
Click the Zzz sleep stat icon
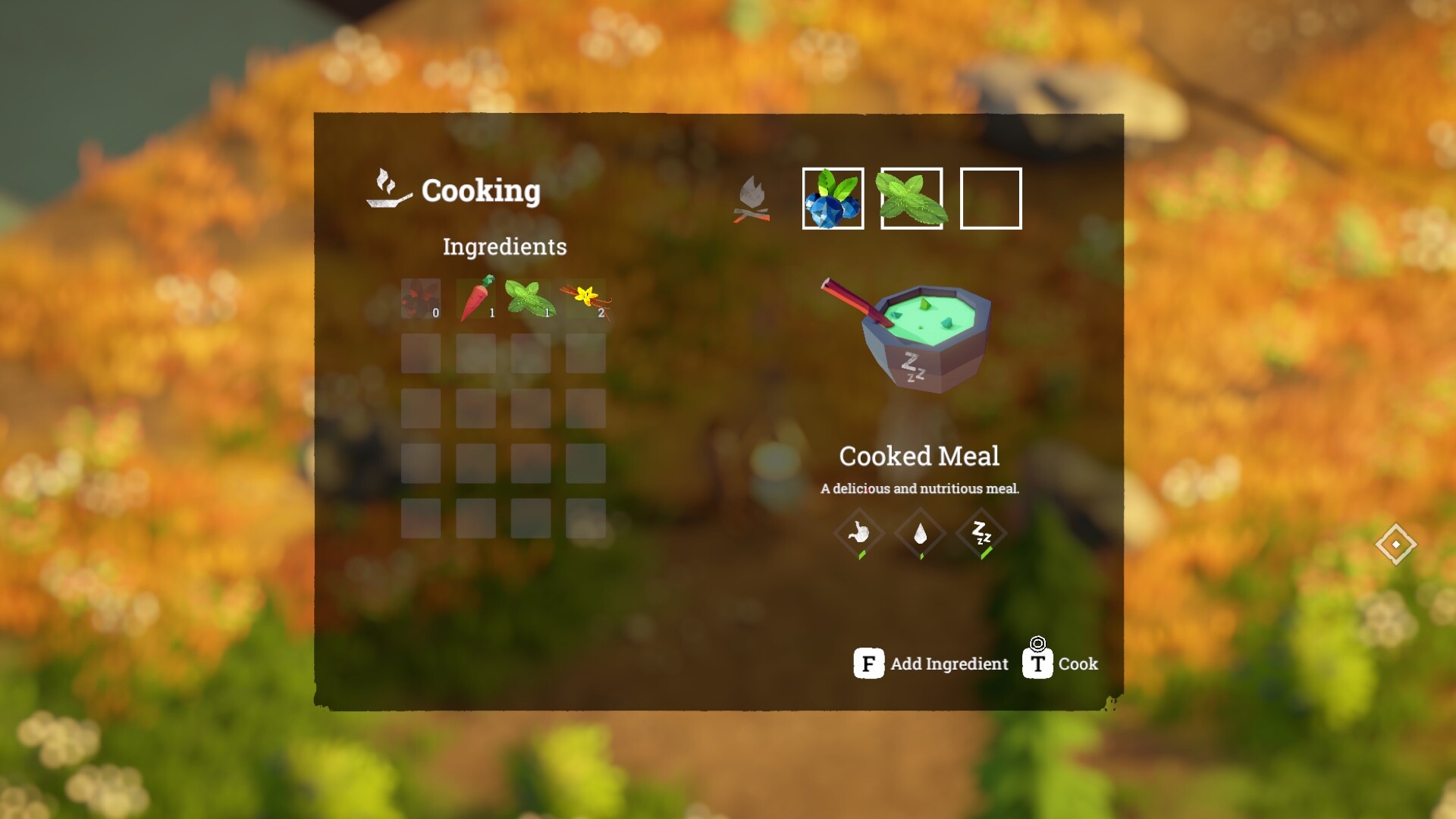tap(979, 533)
